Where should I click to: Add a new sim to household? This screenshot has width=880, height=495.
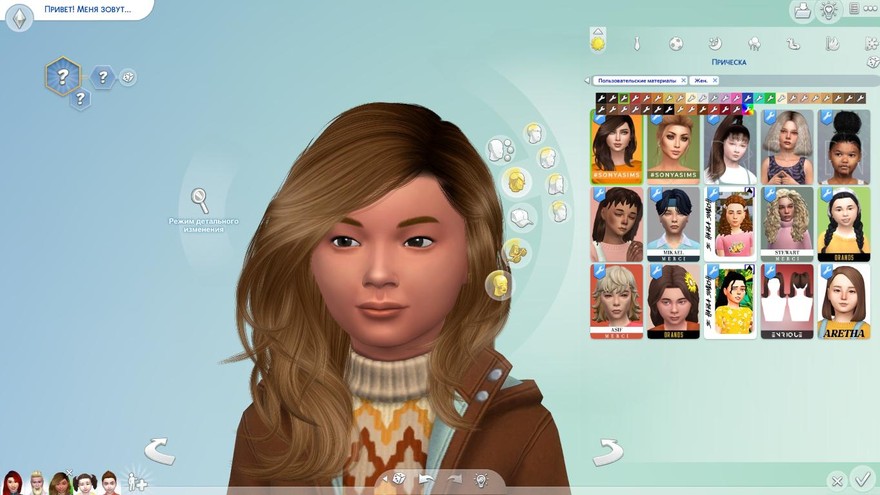pos(135,482)
